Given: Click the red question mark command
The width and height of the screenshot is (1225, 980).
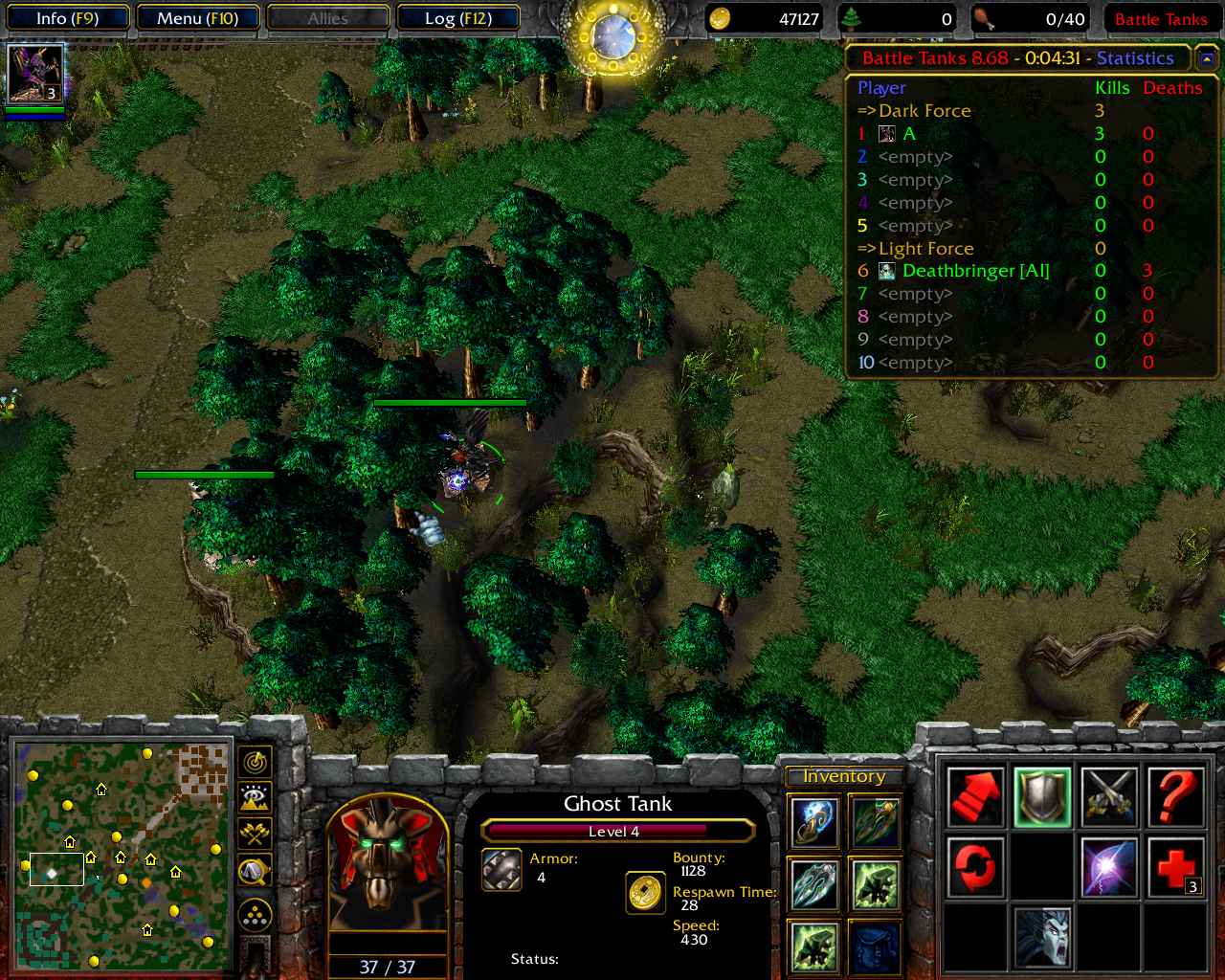Looking at the screenshot, I should 1175,796.
